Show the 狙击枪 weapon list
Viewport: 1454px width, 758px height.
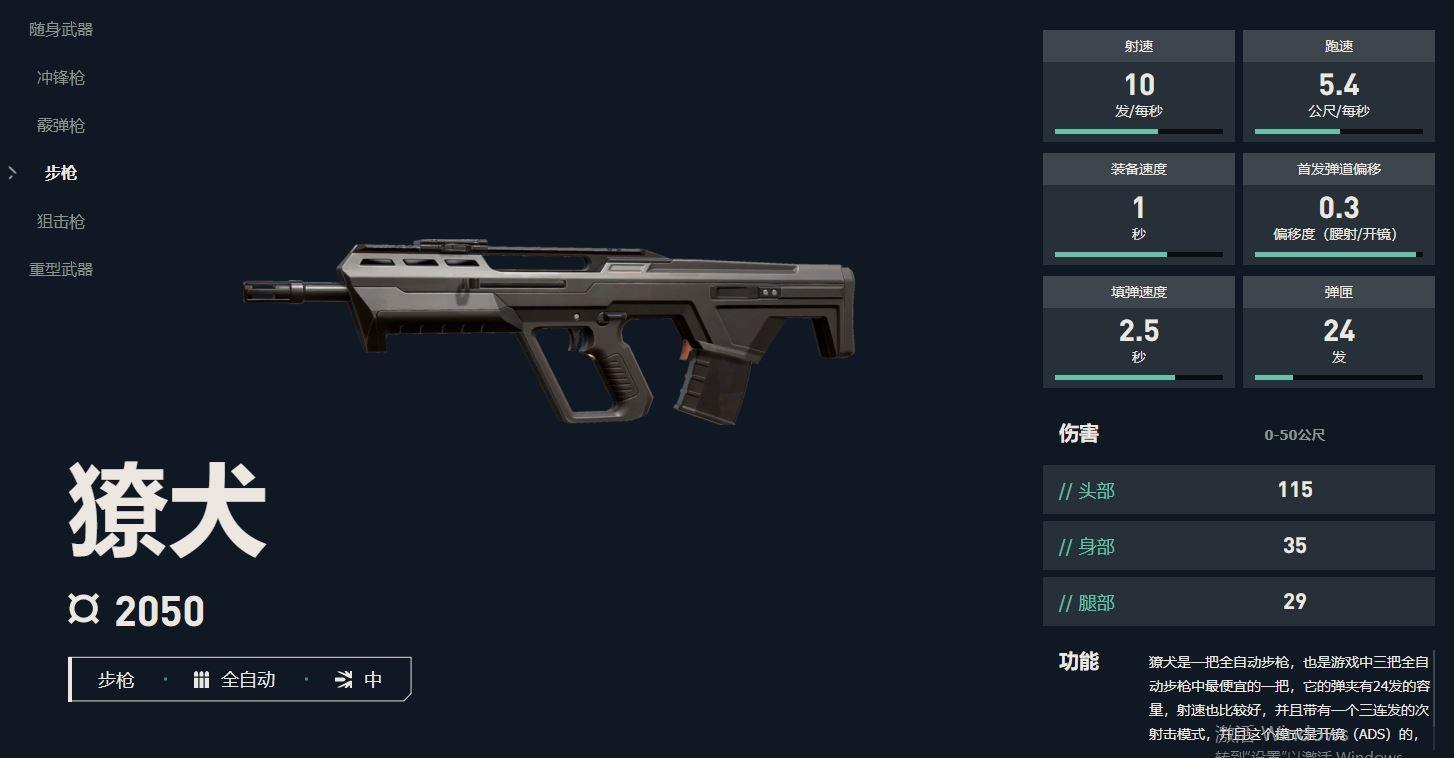[x=61, y=221]
